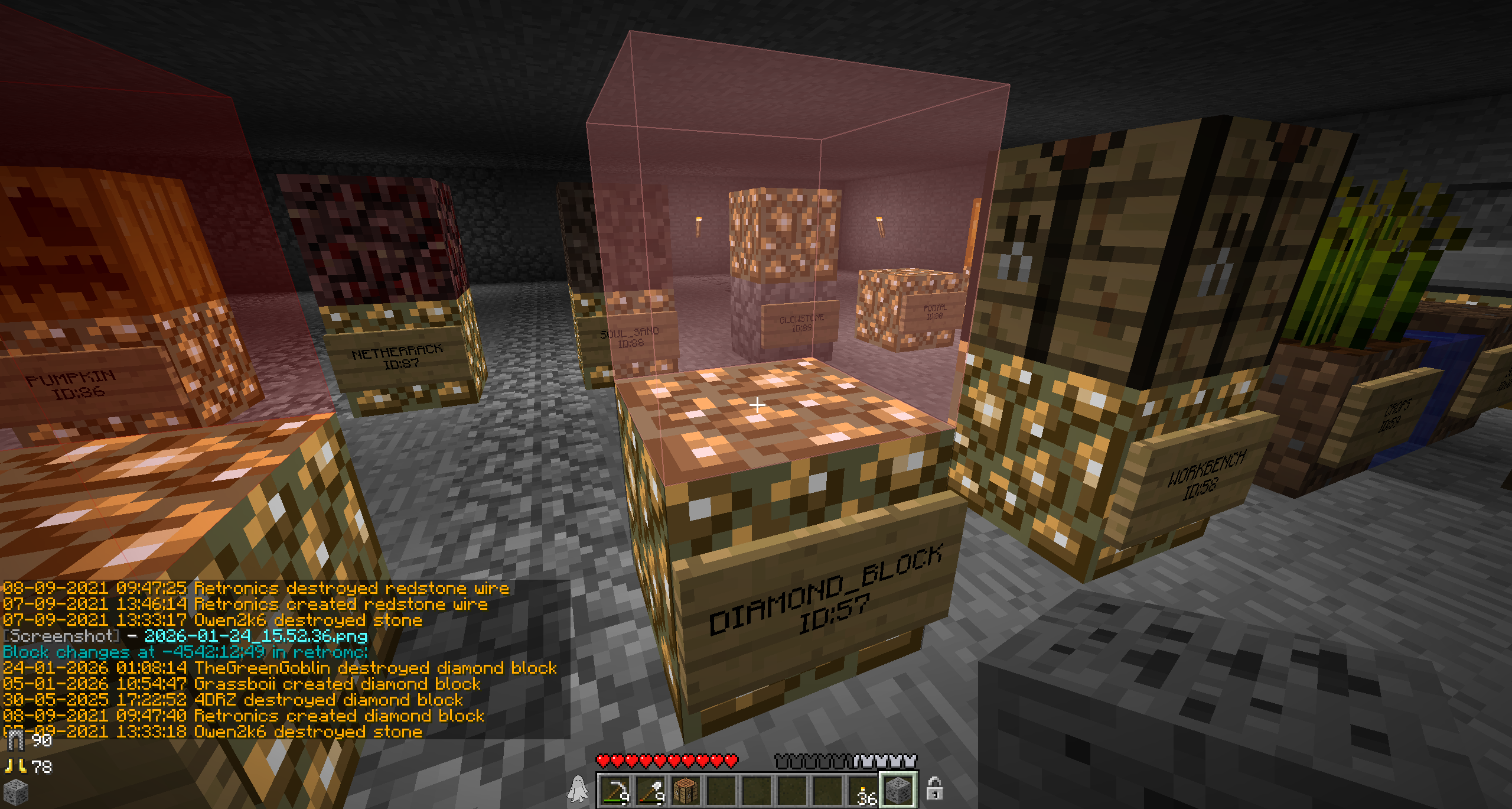Click the golden boots armor status icon
The image size is (1512, 809).
tap(15, 766)
